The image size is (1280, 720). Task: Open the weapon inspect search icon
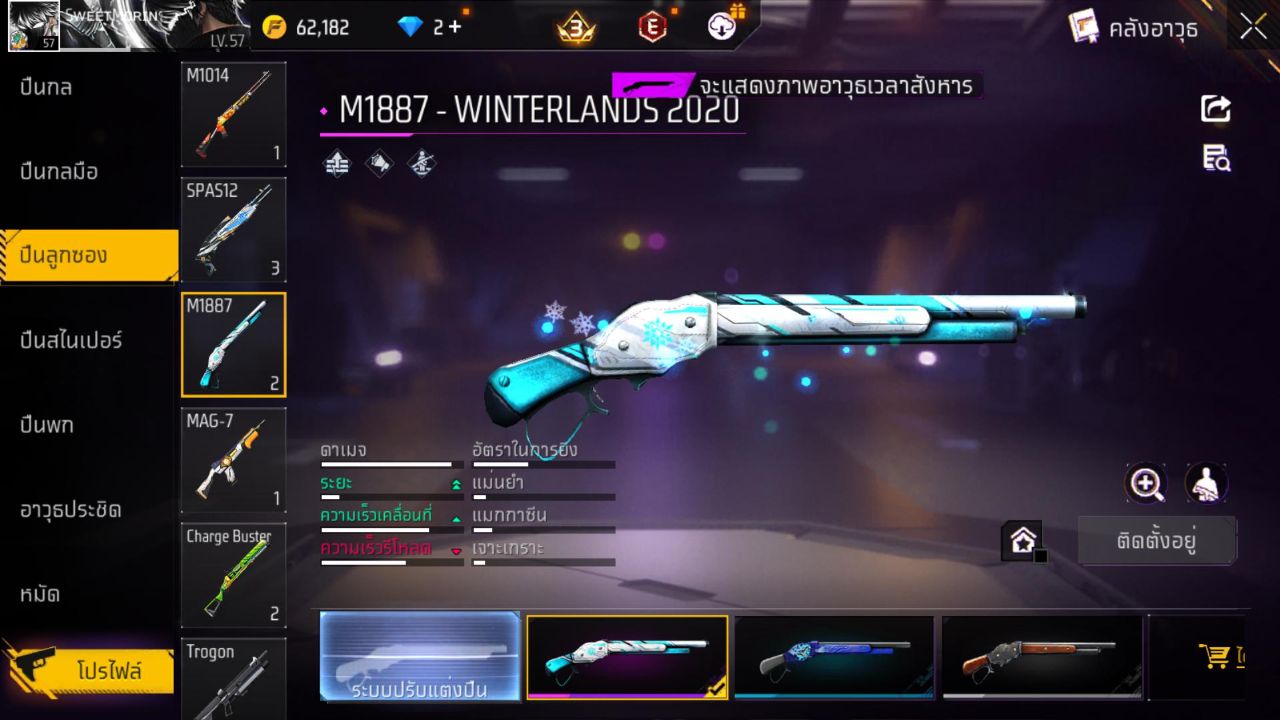tap(1216, 158)
